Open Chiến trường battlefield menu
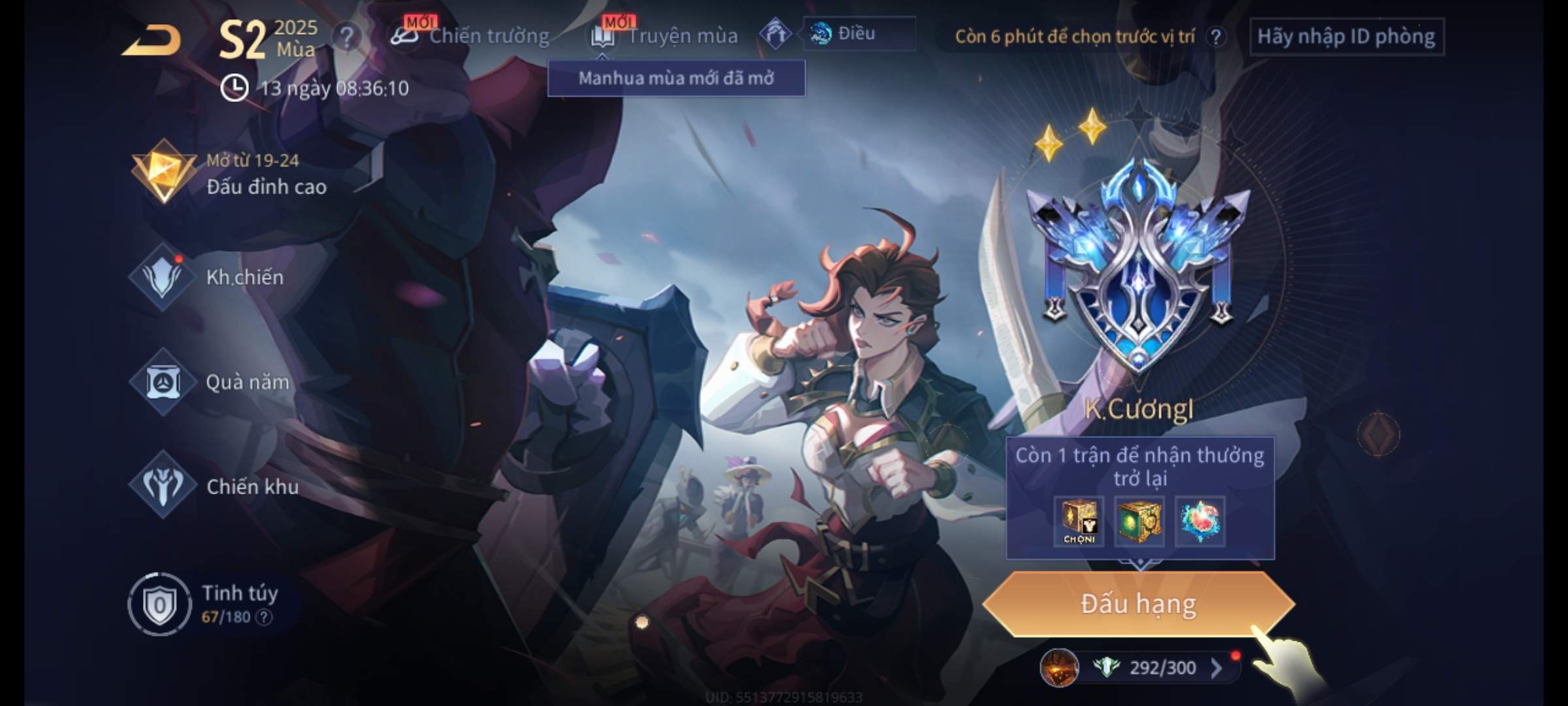This screenshot has width=1568, height=706. click(472, 36)
